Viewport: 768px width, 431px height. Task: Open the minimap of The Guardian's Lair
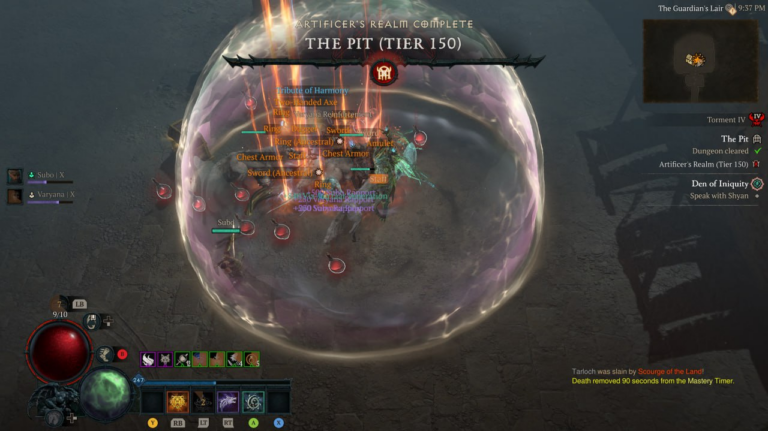(x=692, y=60)
